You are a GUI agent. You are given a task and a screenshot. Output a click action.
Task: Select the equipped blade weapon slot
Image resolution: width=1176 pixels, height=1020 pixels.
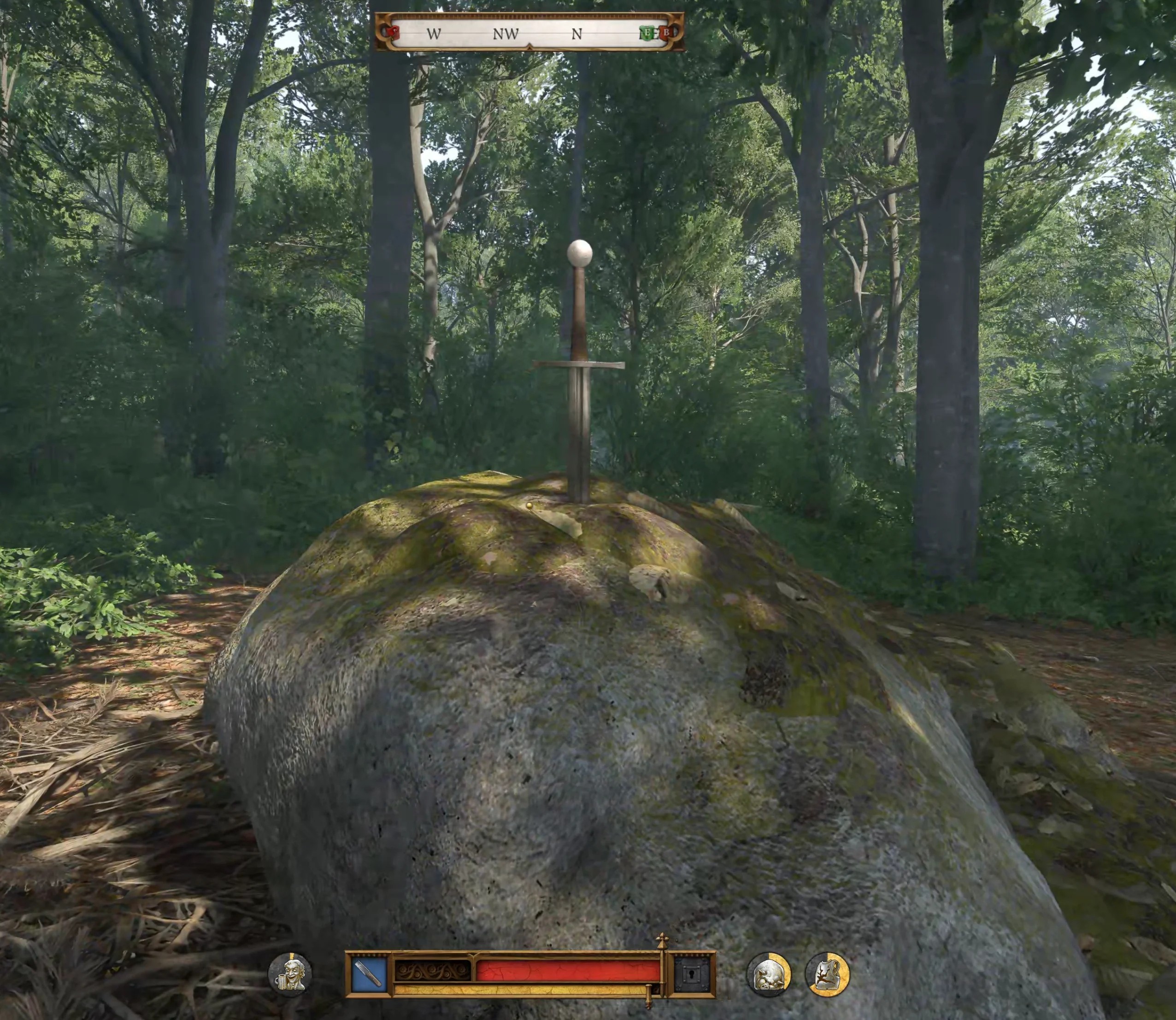[x=370, y=974]
